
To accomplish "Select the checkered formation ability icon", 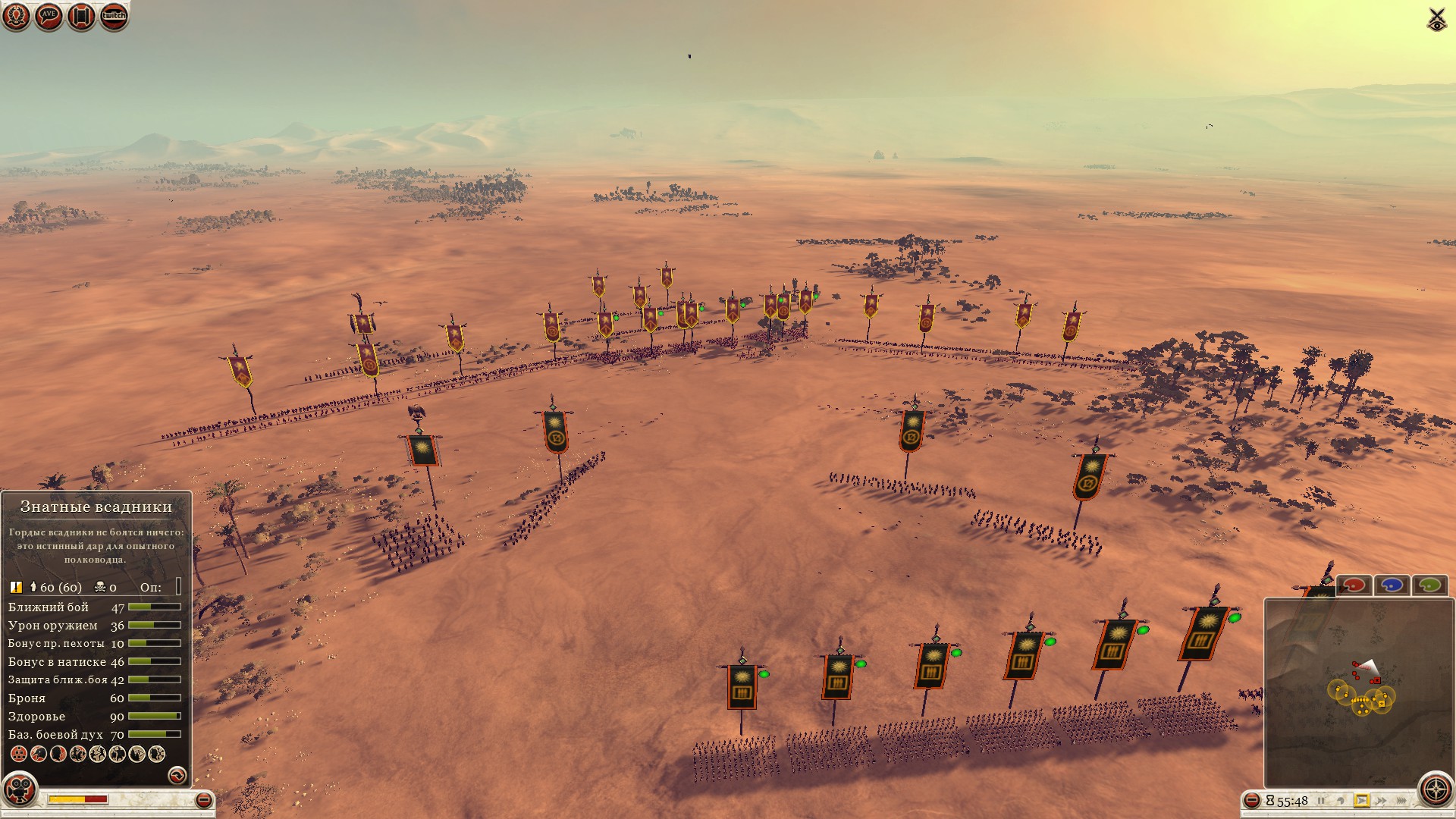I will pos(18,754).
